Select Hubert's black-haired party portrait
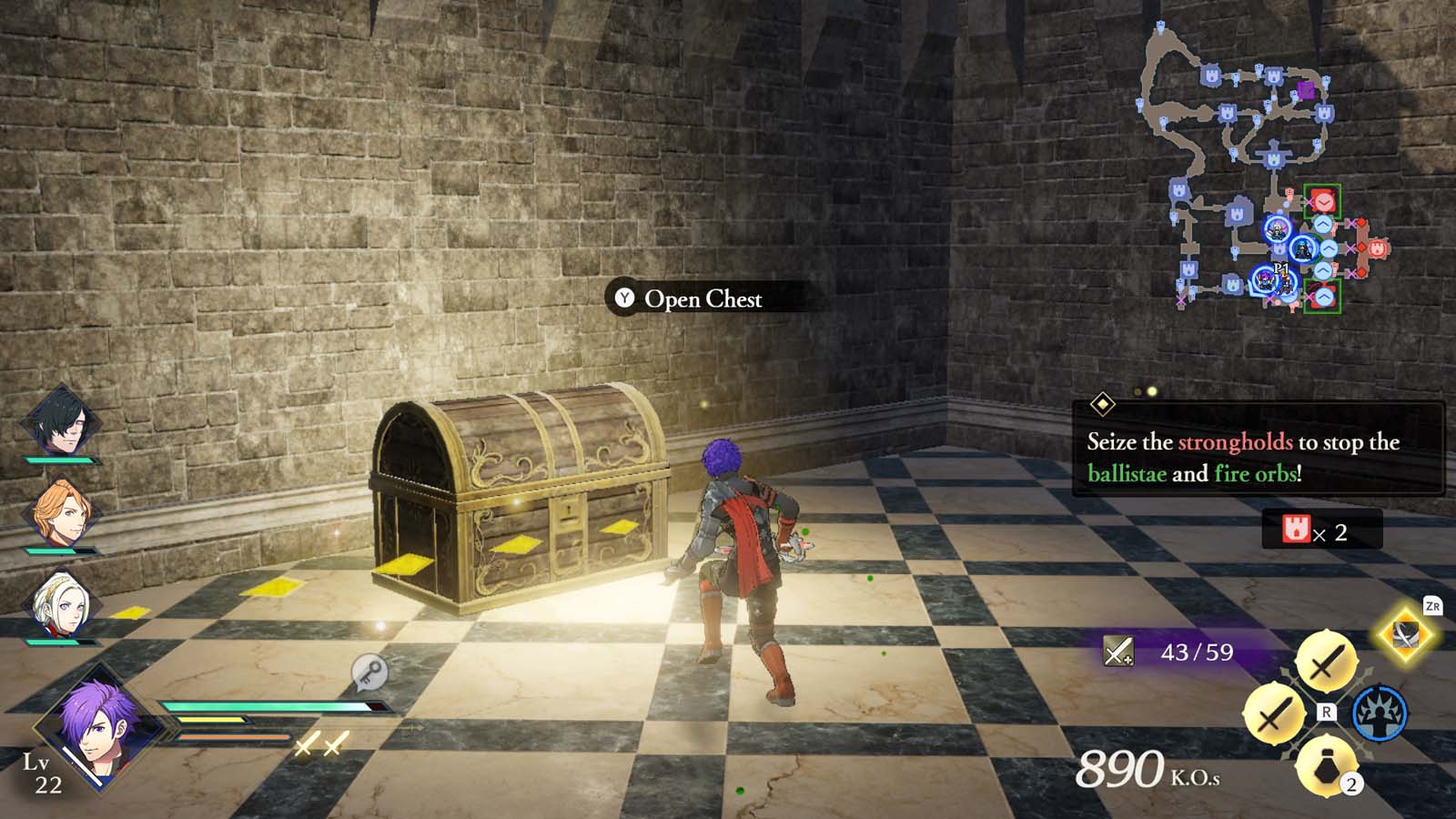 click(x=60, y=420)
